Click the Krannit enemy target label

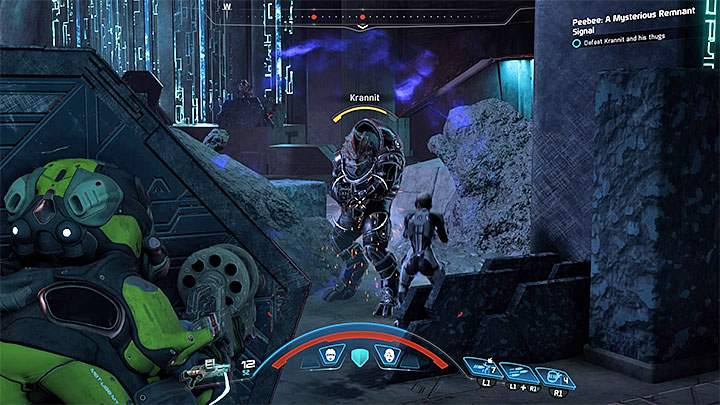[366, 98]
